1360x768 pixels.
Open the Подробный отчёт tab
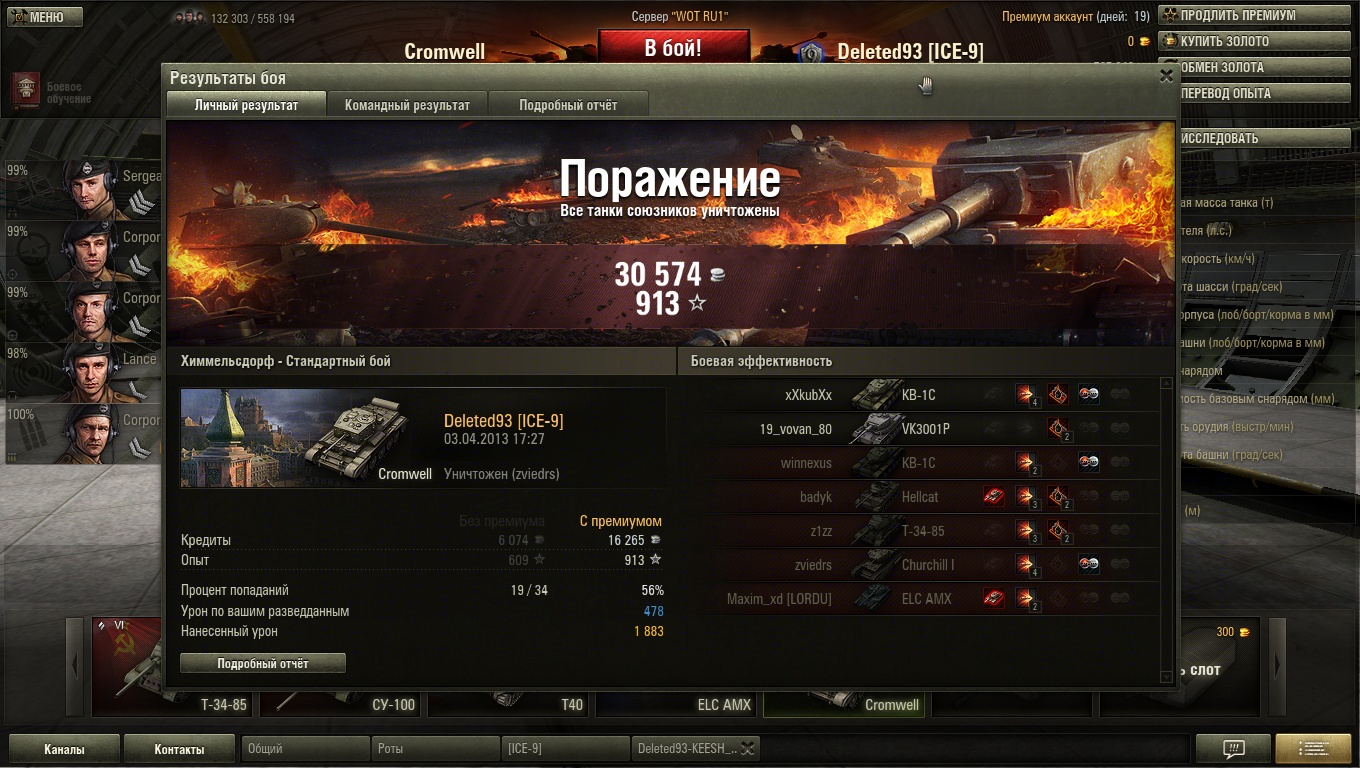[x=568, y=105]
